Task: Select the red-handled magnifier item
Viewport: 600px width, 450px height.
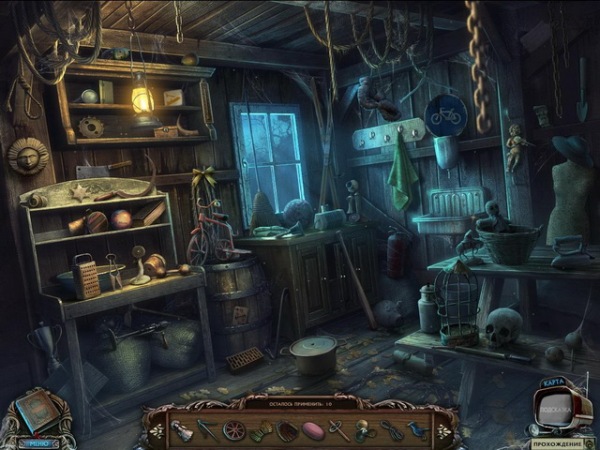Action: pos(339,431)
